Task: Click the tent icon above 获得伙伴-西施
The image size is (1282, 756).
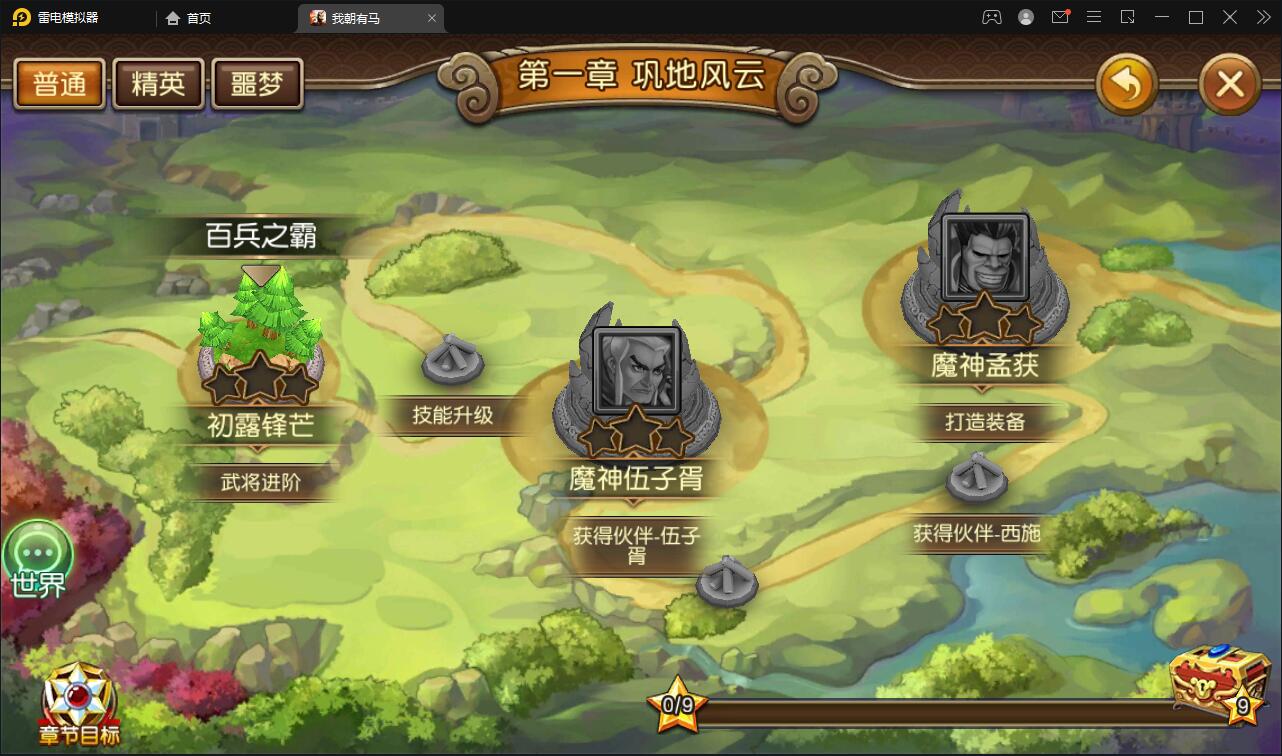Action: pyautogui.click(x=976, y=478)
